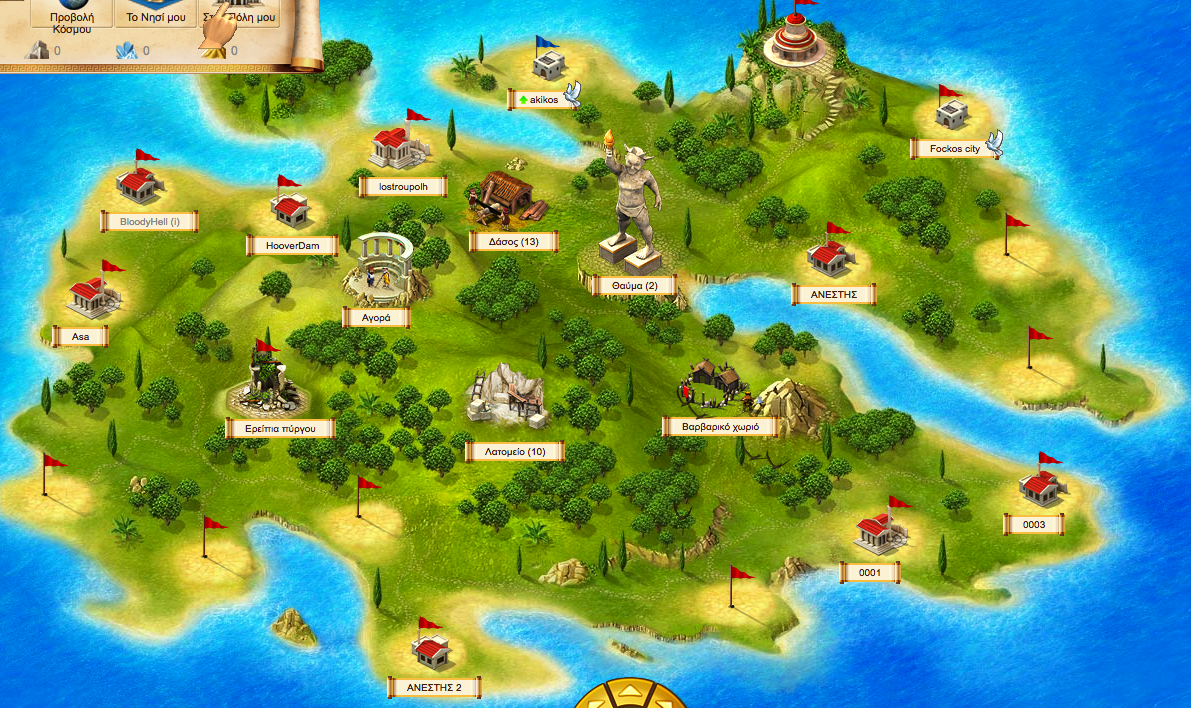
Task: Click the Βαρβαρικό χωριό label
Action: click(x=720, y=426)
